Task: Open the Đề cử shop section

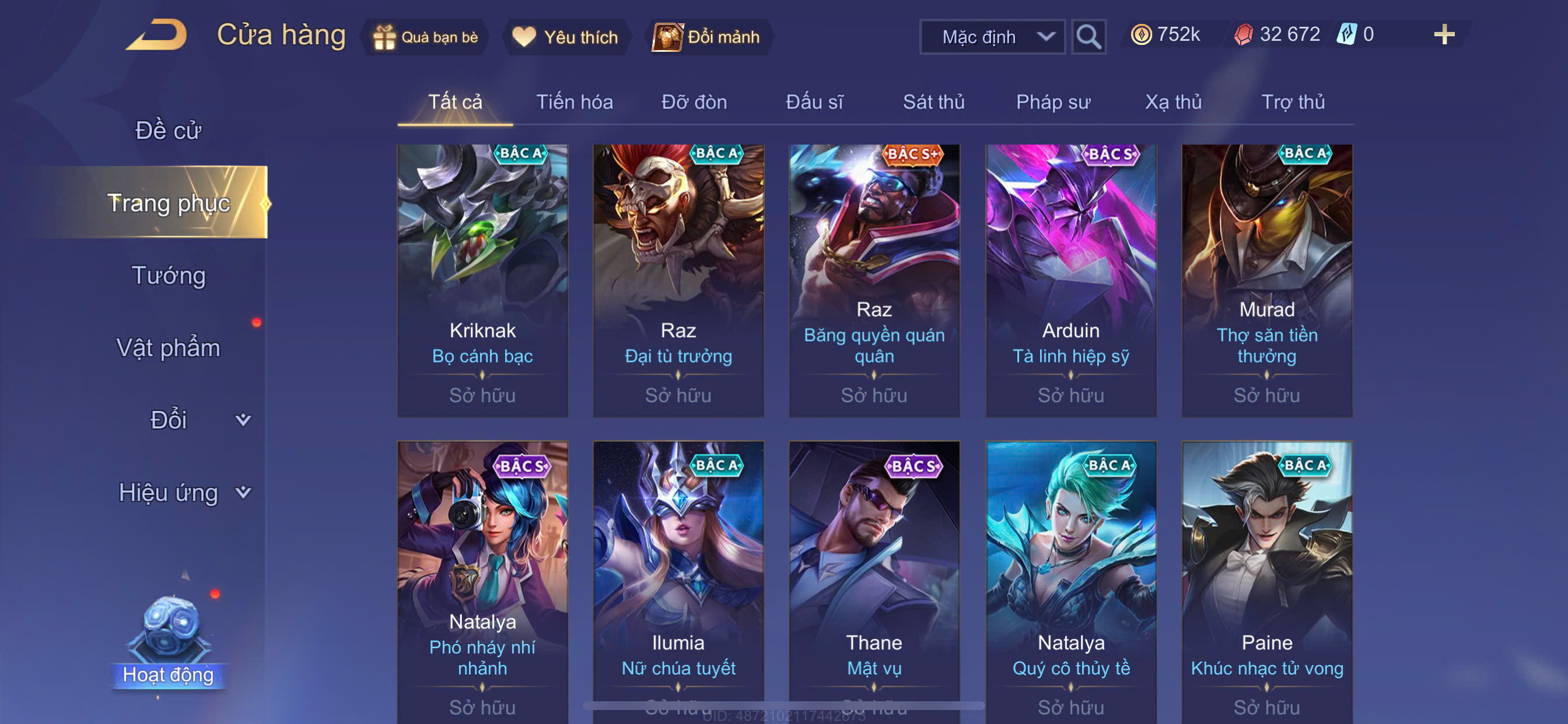Action: click(168, 130)
